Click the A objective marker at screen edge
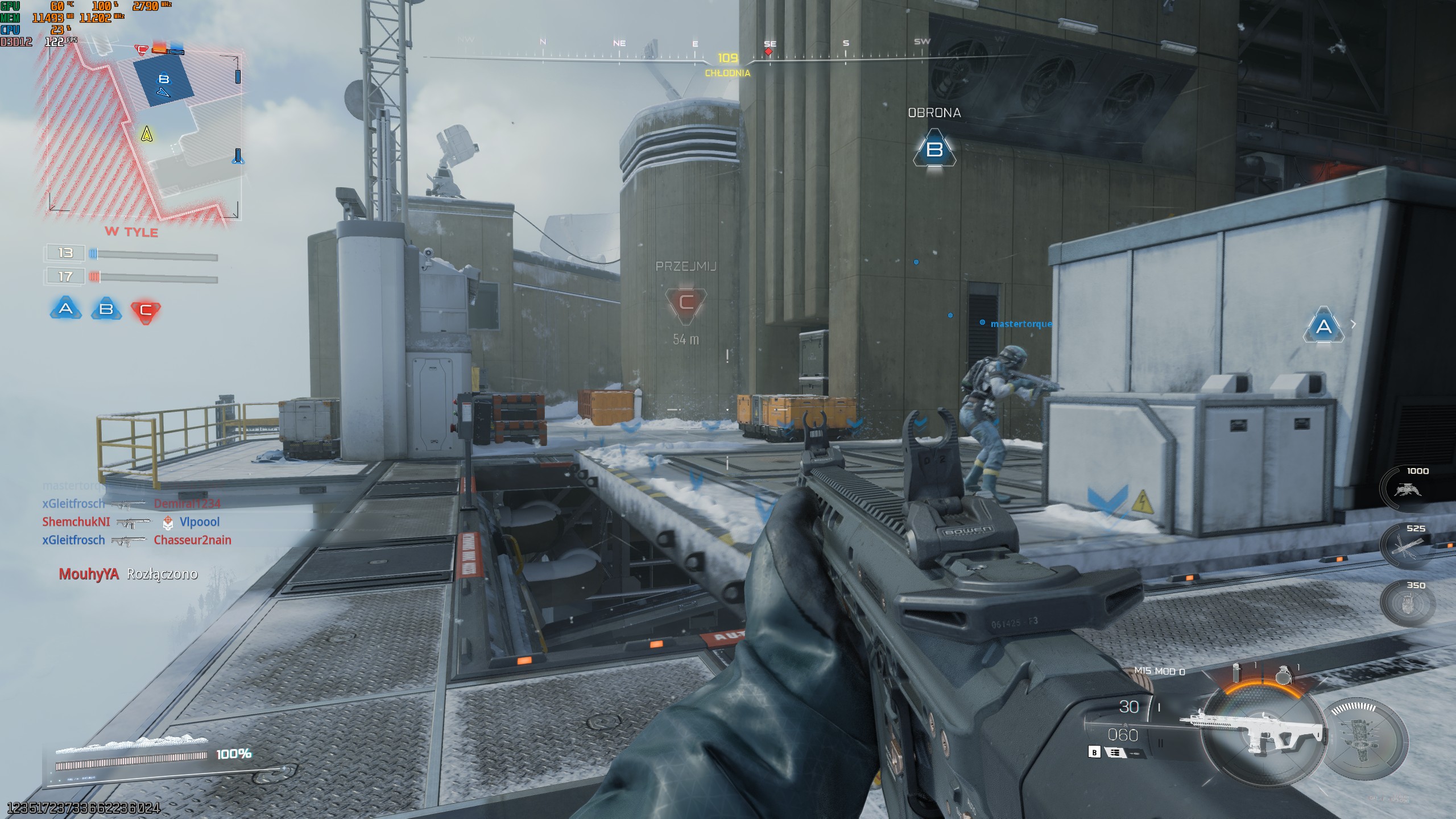Image resolution: width=1456 pixels, height=819 pixels. [1323, 326]
